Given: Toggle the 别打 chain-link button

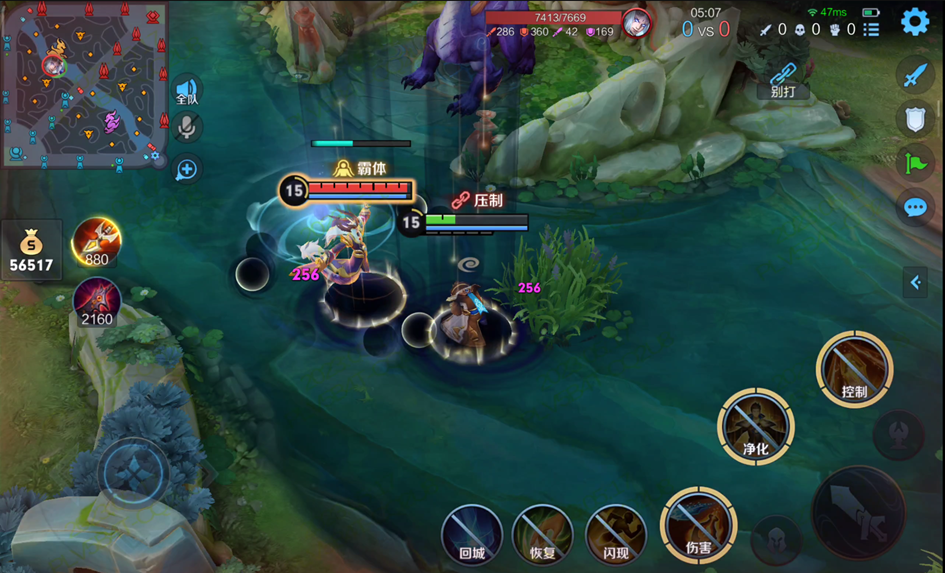Looking at the screenshot, I should point(782,79).
